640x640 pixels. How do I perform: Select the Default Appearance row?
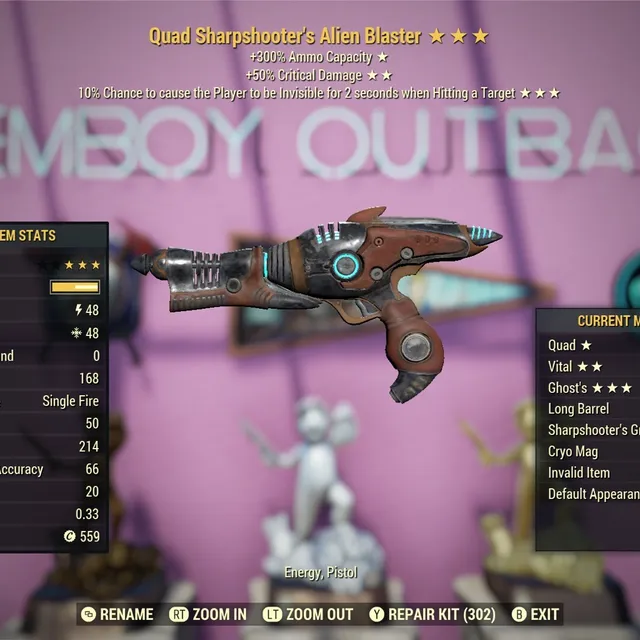pos(593,494)
